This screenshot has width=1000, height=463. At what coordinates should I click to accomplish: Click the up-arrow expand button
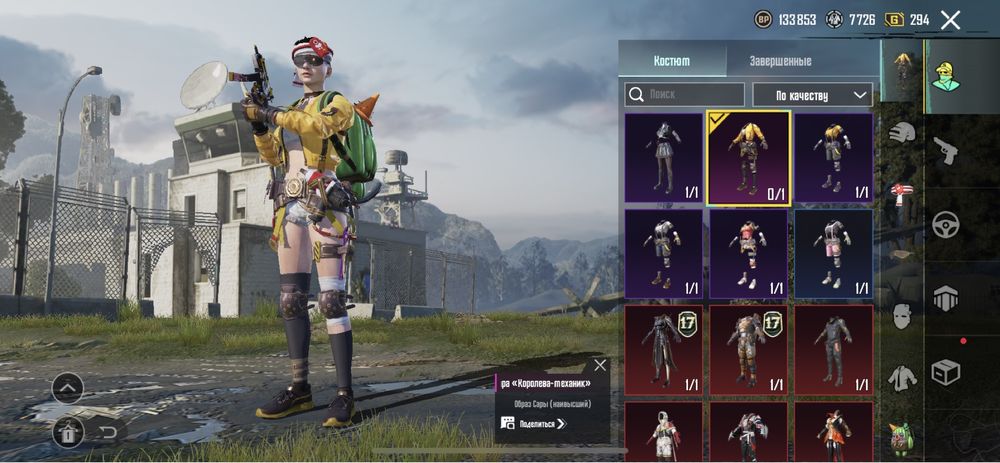[x=68, y=388]
